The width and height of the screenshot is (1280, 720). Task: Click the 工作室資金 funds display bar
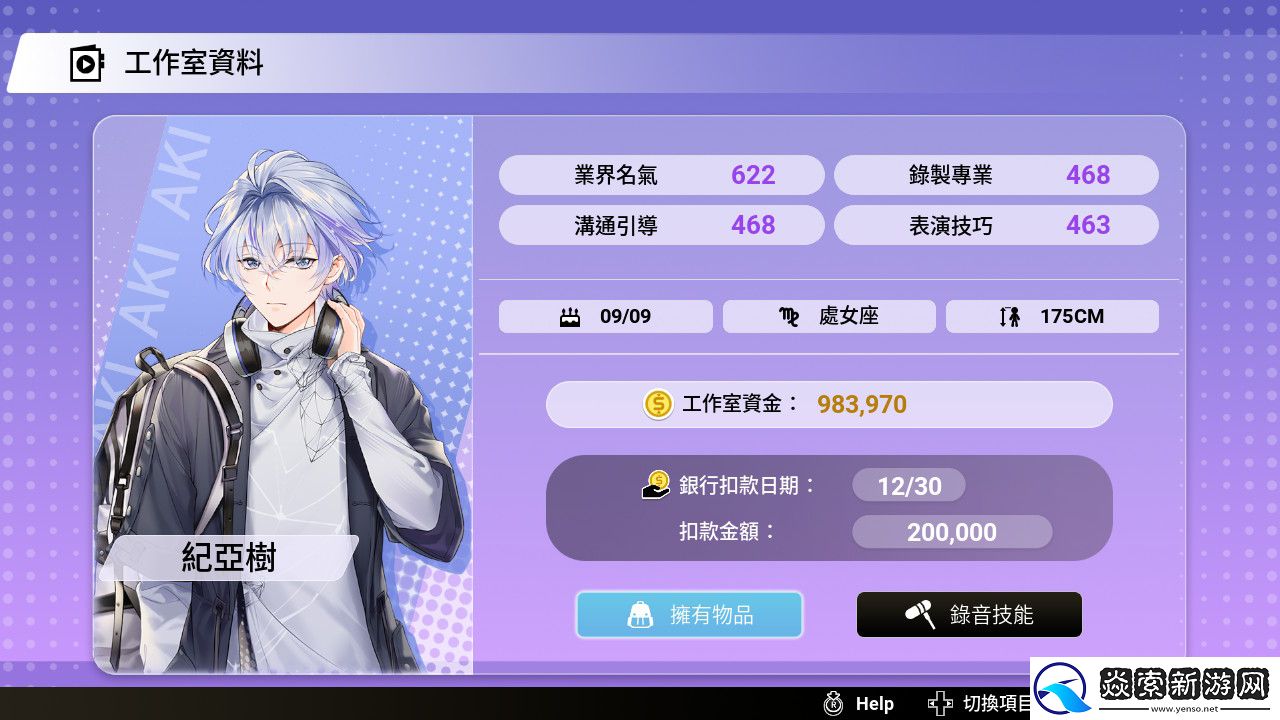click(829, 404)
